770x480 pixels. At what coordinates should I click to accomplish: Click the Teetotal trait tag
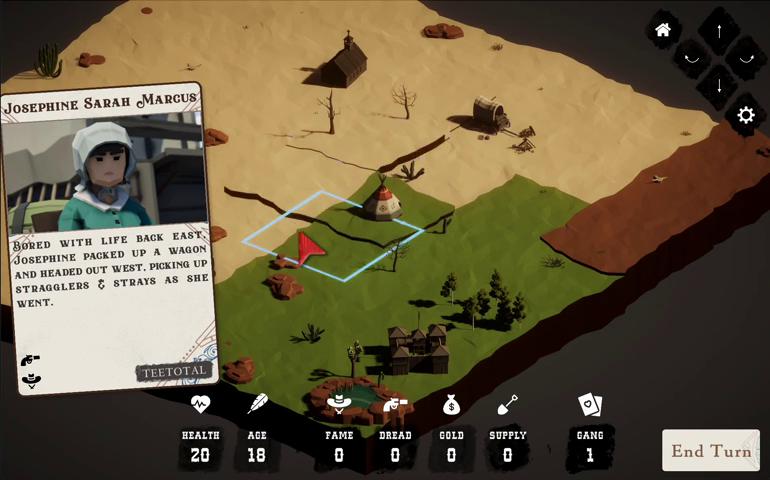click(x=174, y=371)
